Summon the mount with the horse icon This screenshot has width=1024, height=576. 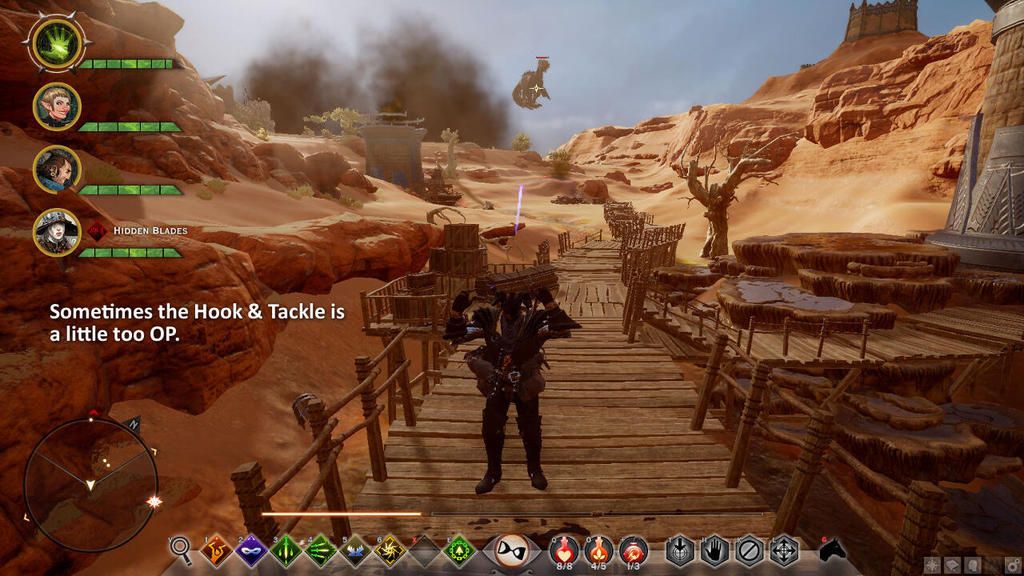[x=832, y=551]
